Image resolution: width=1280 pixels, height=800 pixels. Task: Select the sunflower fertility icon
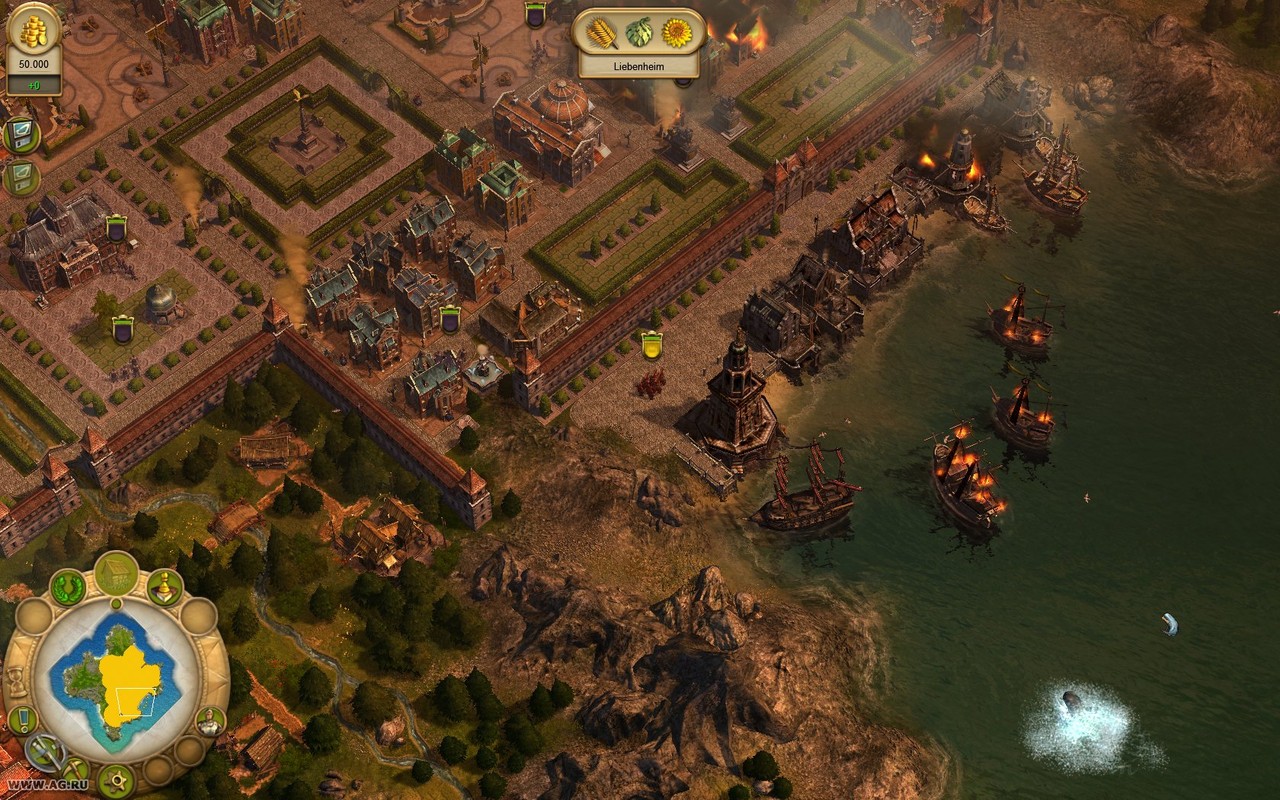coord(676,33)
